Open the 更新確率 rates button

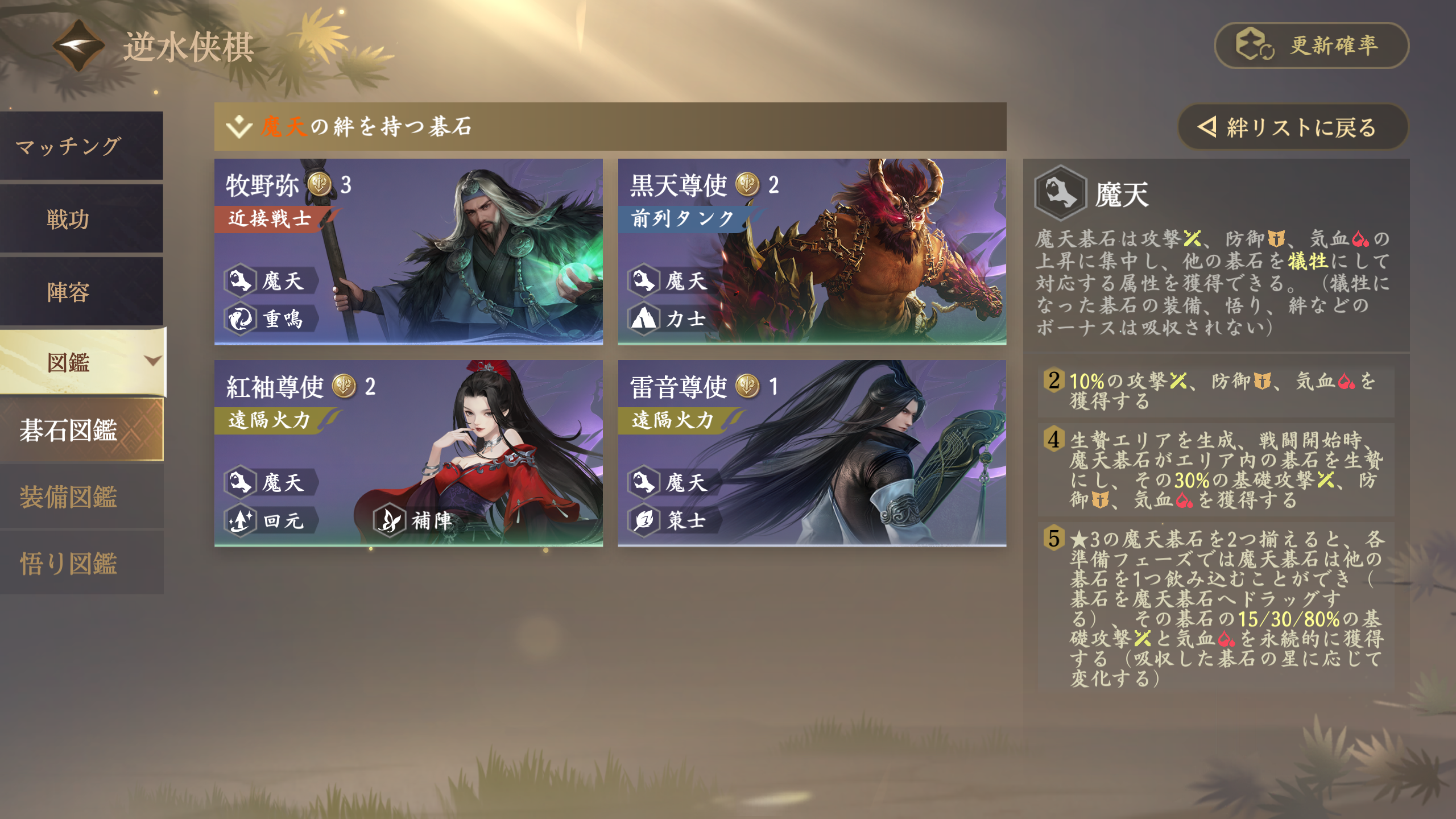point(1311,45)
